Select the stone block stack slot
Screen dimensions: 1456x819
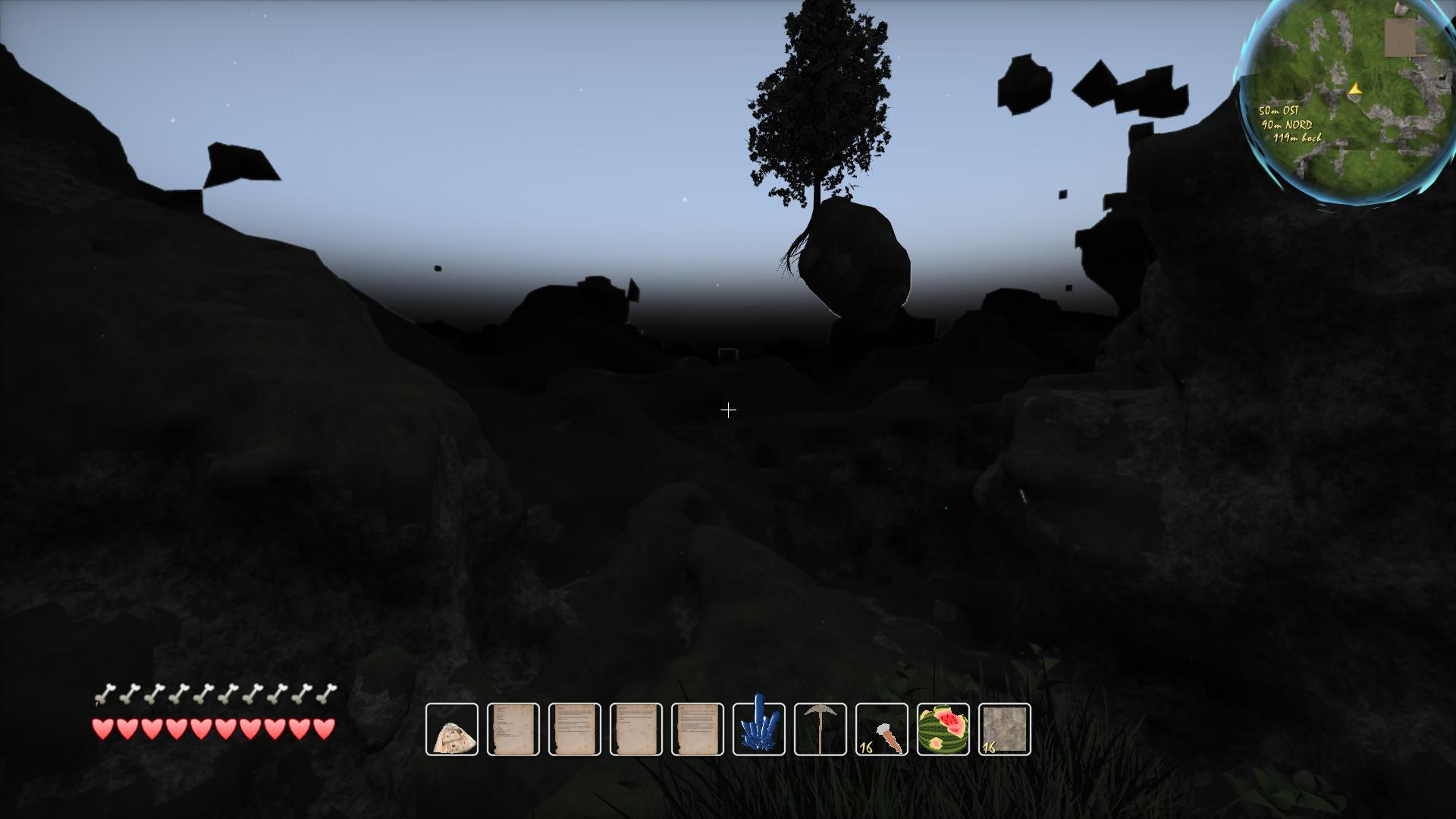point(1005,730)
